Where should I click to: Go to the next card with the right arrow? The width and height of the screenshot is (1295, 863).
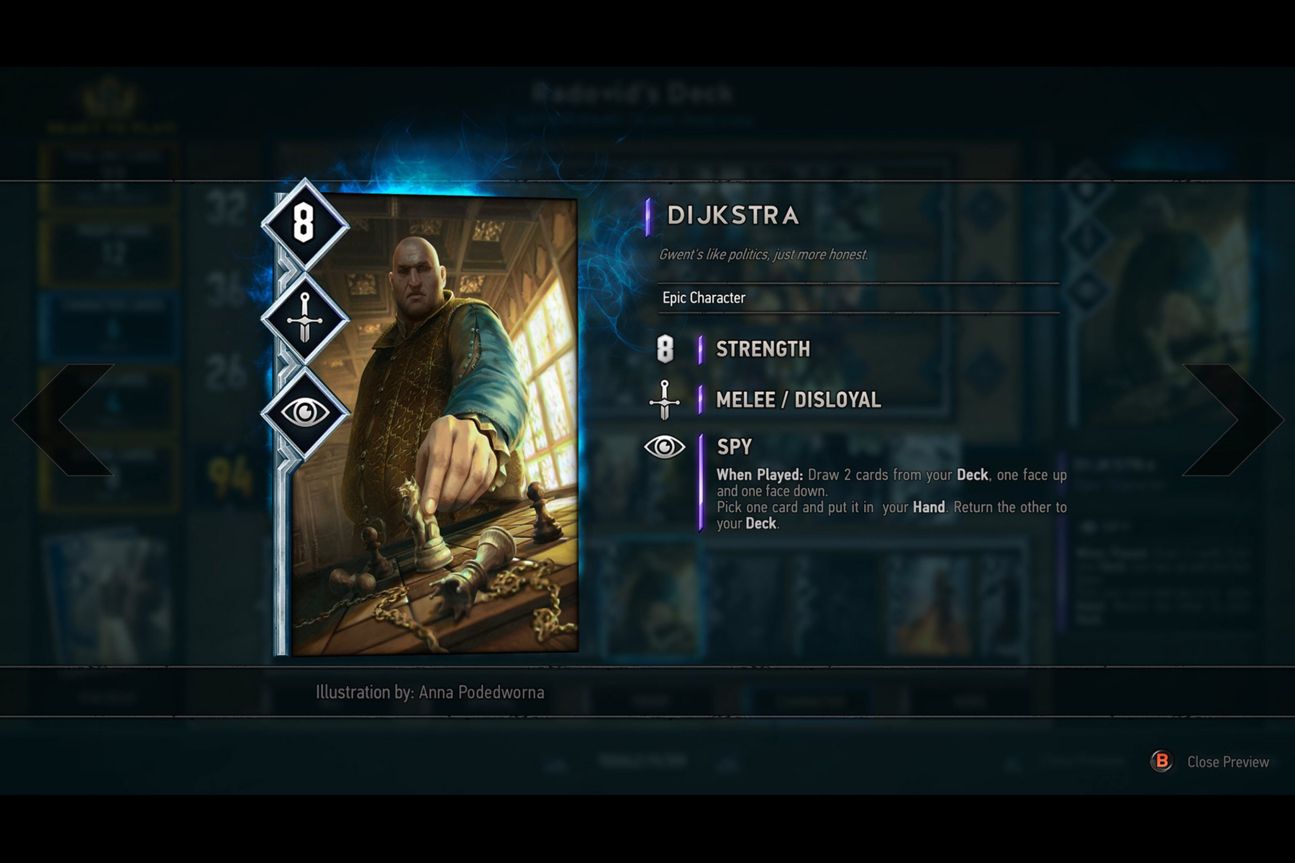pos(1232,420)
